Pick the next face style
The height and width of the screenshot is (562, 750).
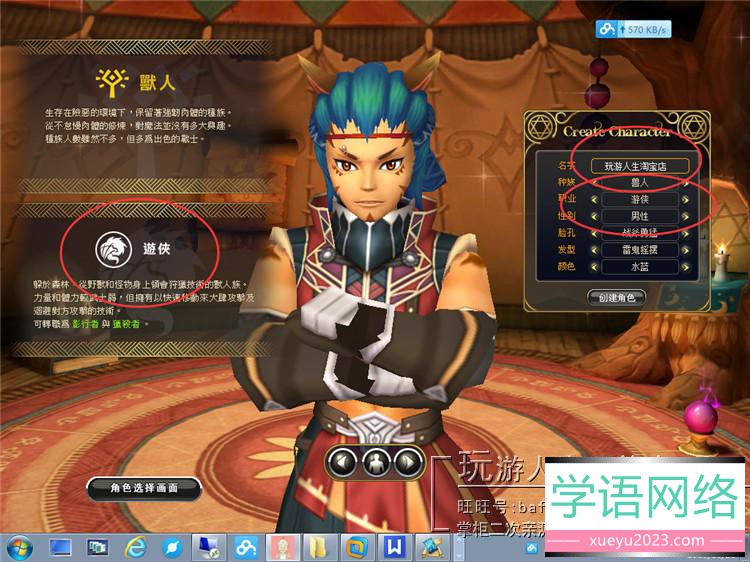[x=685, y=232]
